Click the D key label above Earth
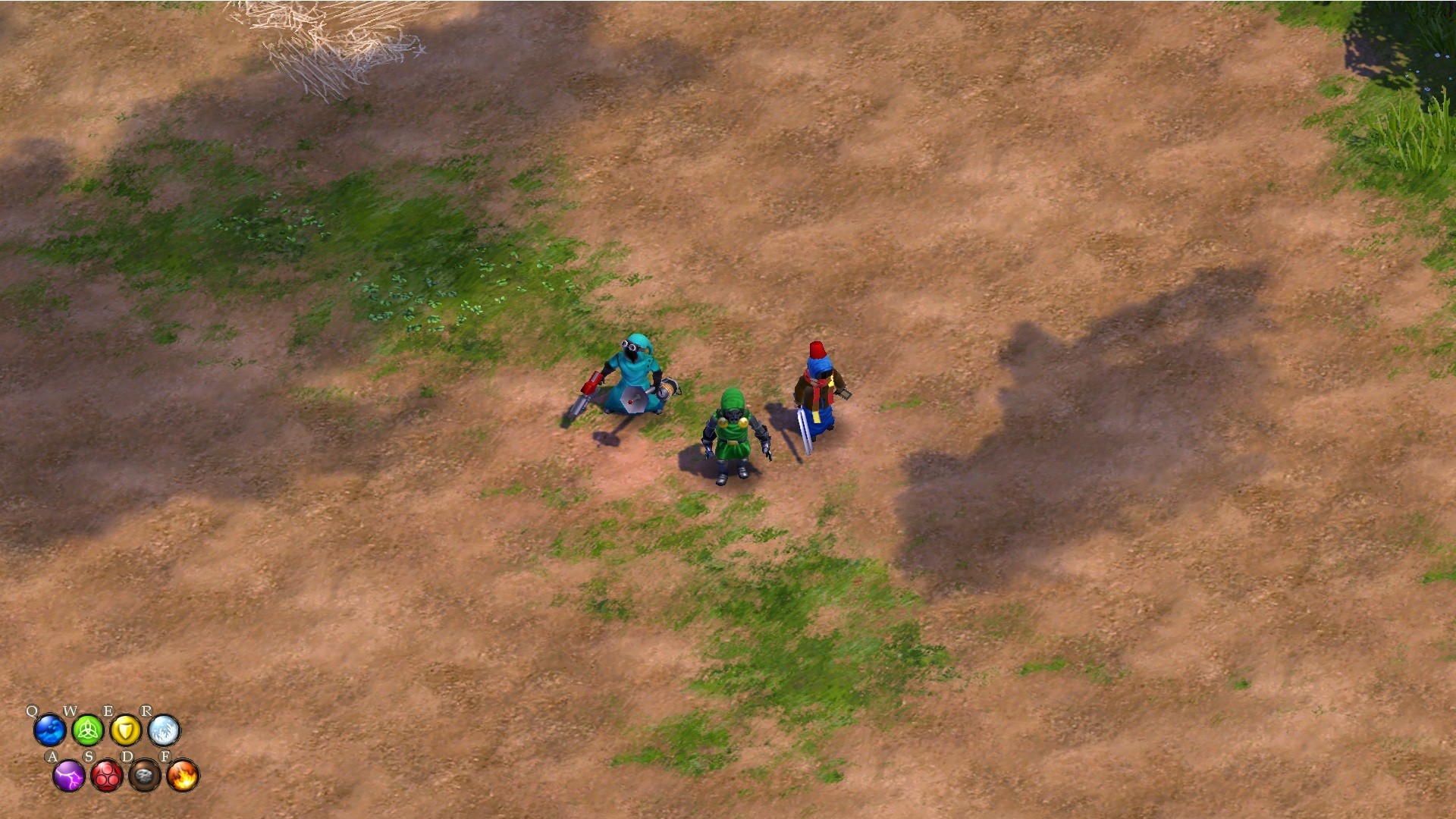The height and width of the screenshot is (819, 1456). coord(127,756)
